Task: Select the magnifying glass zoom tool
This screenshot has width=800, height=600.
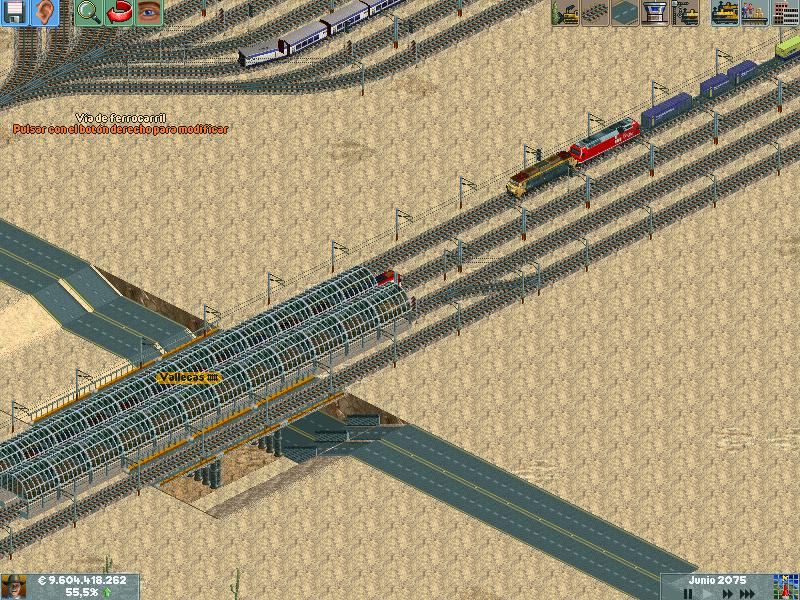Action: [89, 13]
